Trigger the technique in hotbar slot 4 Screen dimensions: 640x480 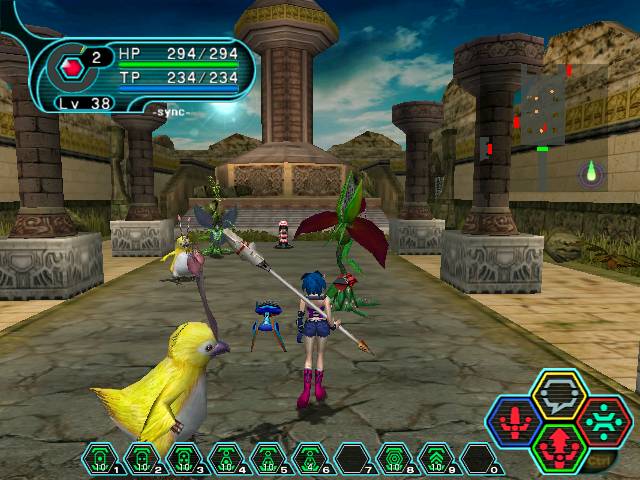coord(226,460)
